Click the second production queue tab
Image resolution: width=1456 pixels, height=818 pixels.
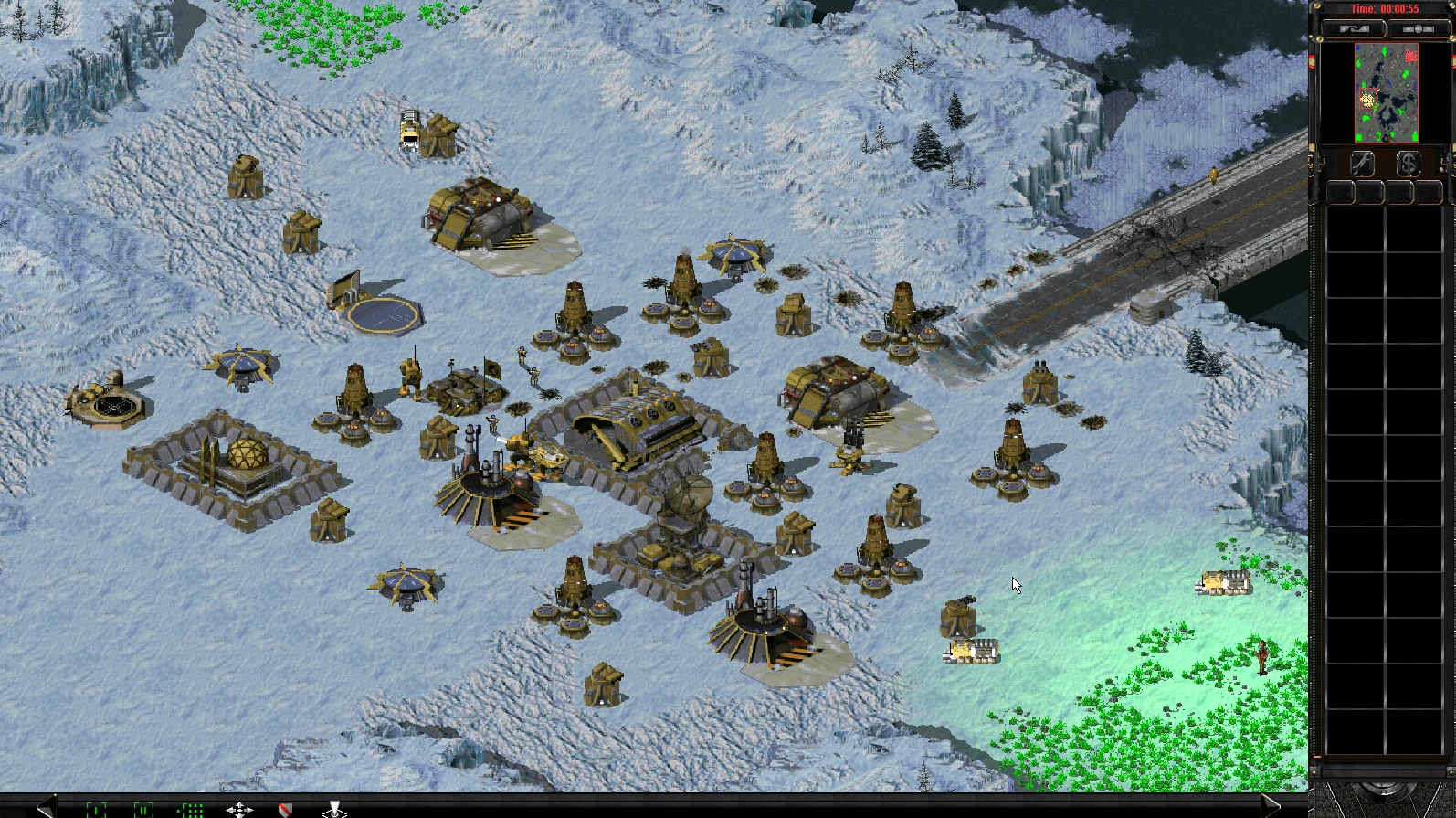[x=1368, y=189]
